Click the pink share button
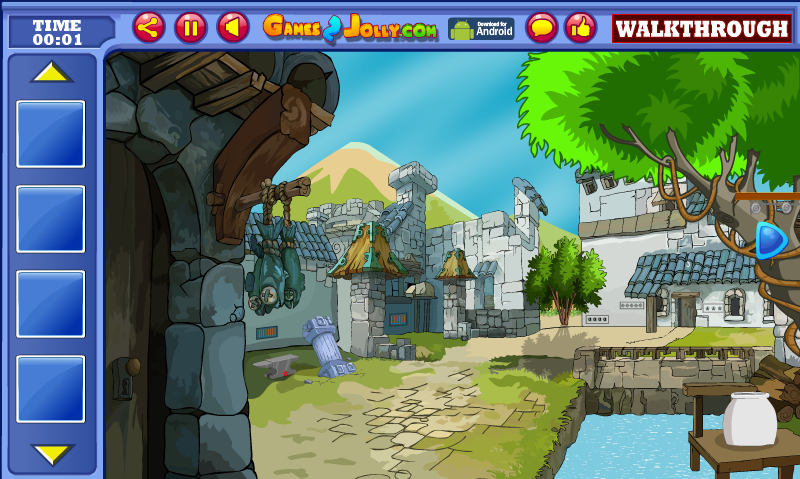This screenshot has height=479, width=800. [x=149, y=28]
